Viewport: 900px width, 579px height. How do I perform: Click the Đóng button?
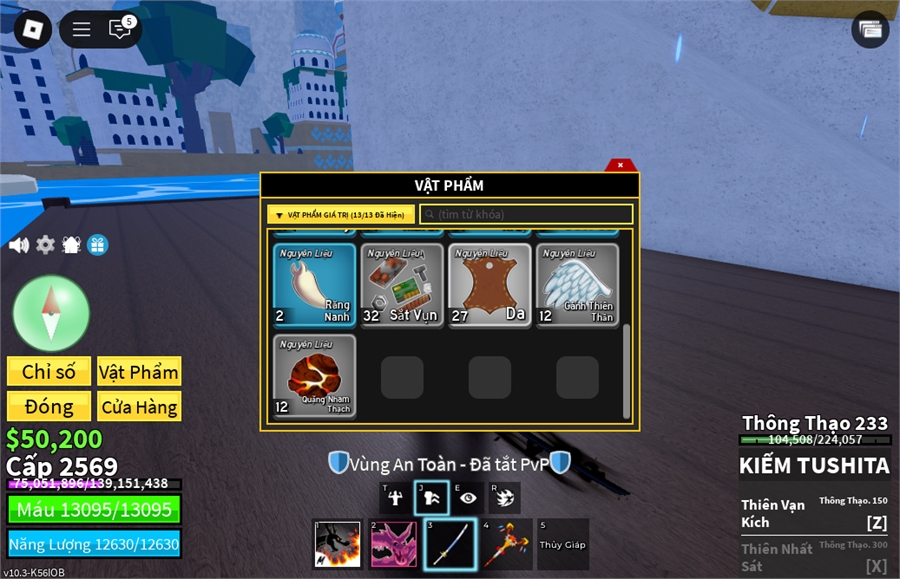tap(49, 407)
